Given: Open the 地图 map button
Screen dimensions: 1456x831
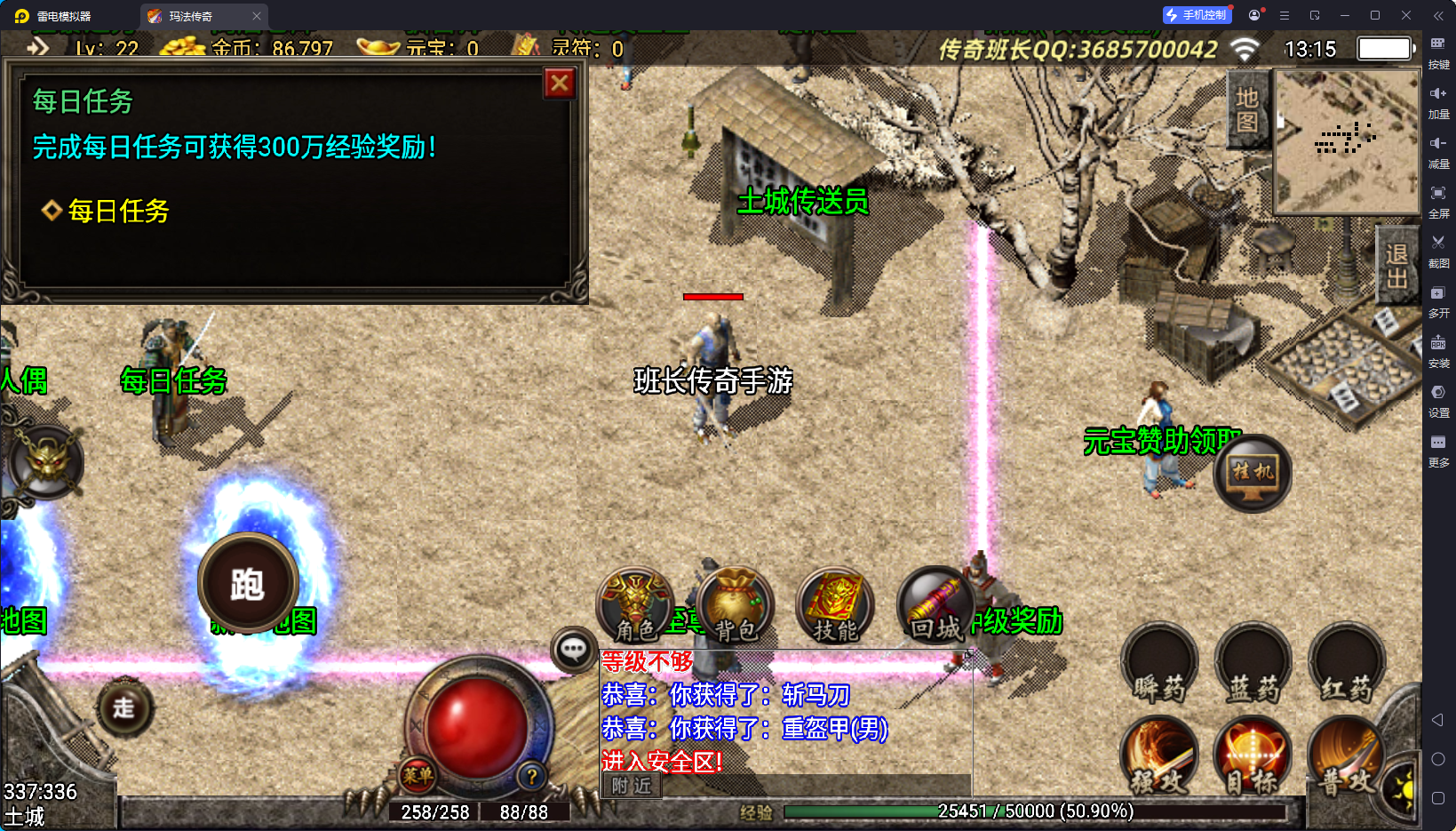Looking at the screenshot, I should (x=1247, y=109).
